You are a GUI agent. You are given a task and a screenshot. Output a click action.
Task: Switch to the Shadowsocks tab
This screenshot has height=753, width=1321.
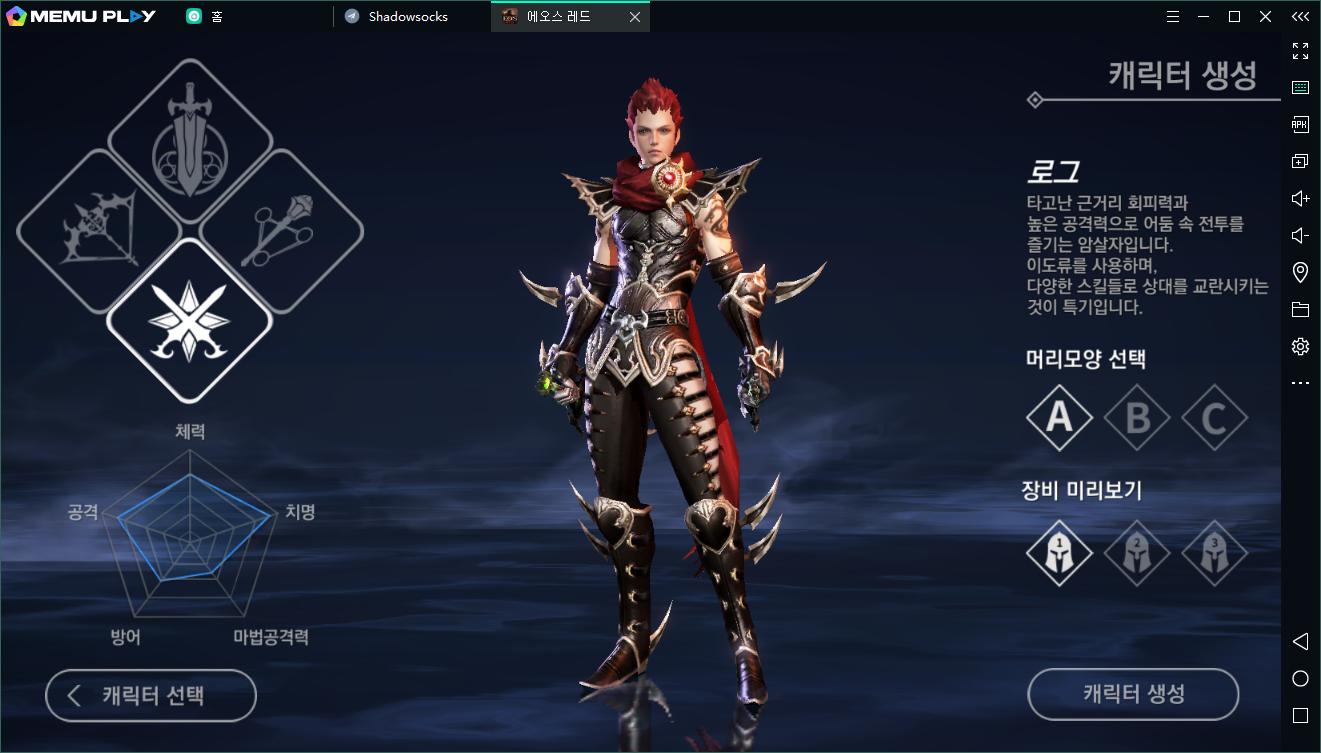click(408, 17)
